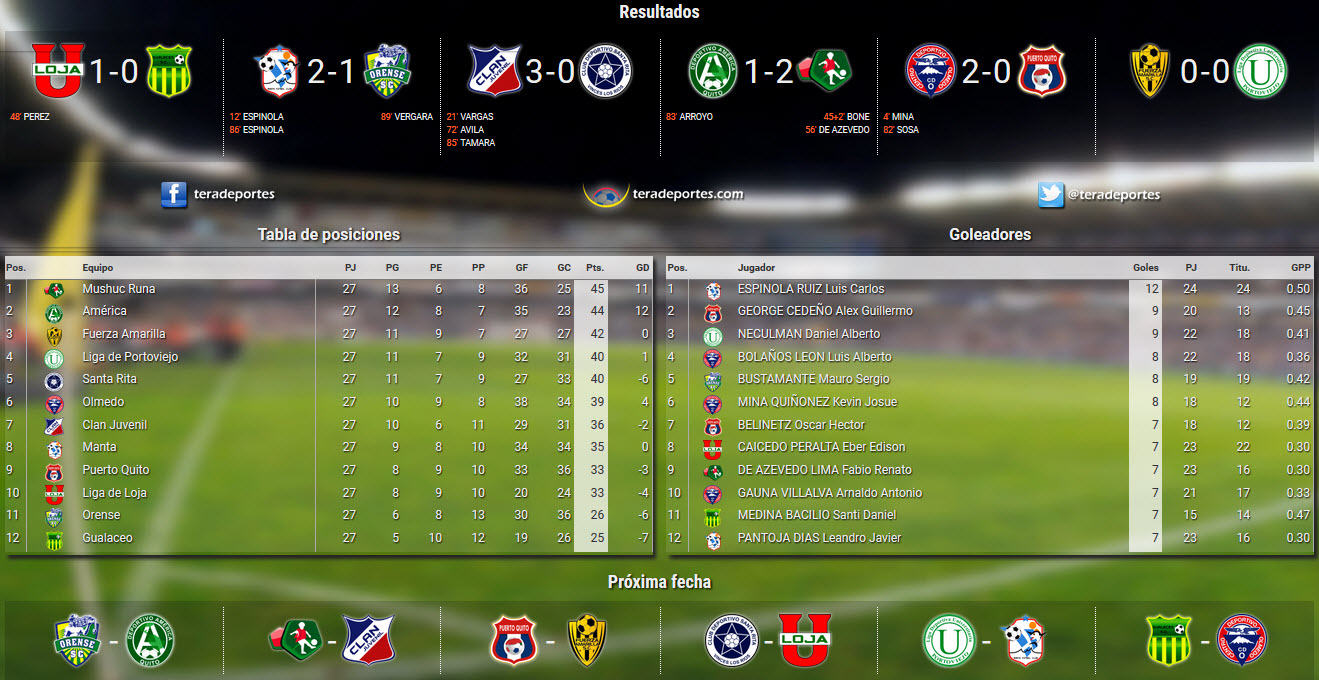1319x680 pixels.
Task: Sort scorers by the Goles column header
Action: point(1145,268)
